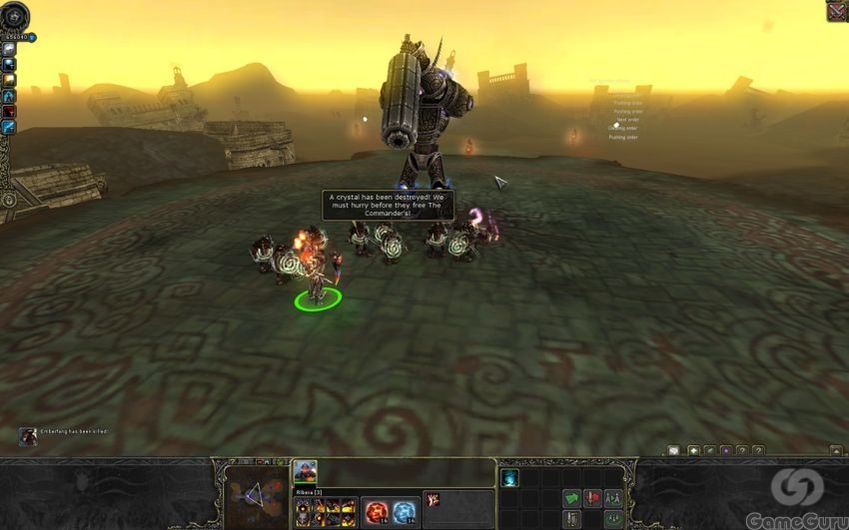Choose the red flag attack command
The width and height of the screenshot is (849, 530).
592,498
